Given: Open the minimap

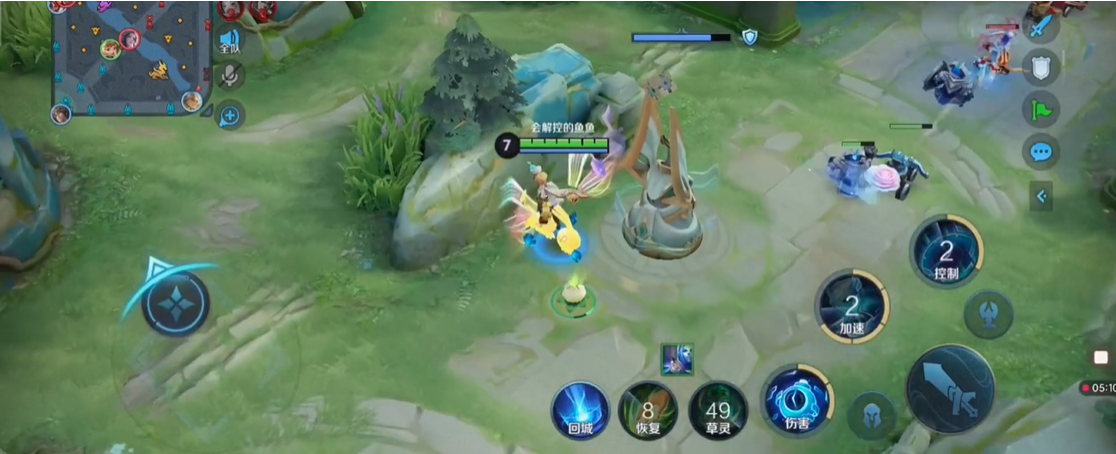Looking at the screenshot, I should [x=128, y=55].
